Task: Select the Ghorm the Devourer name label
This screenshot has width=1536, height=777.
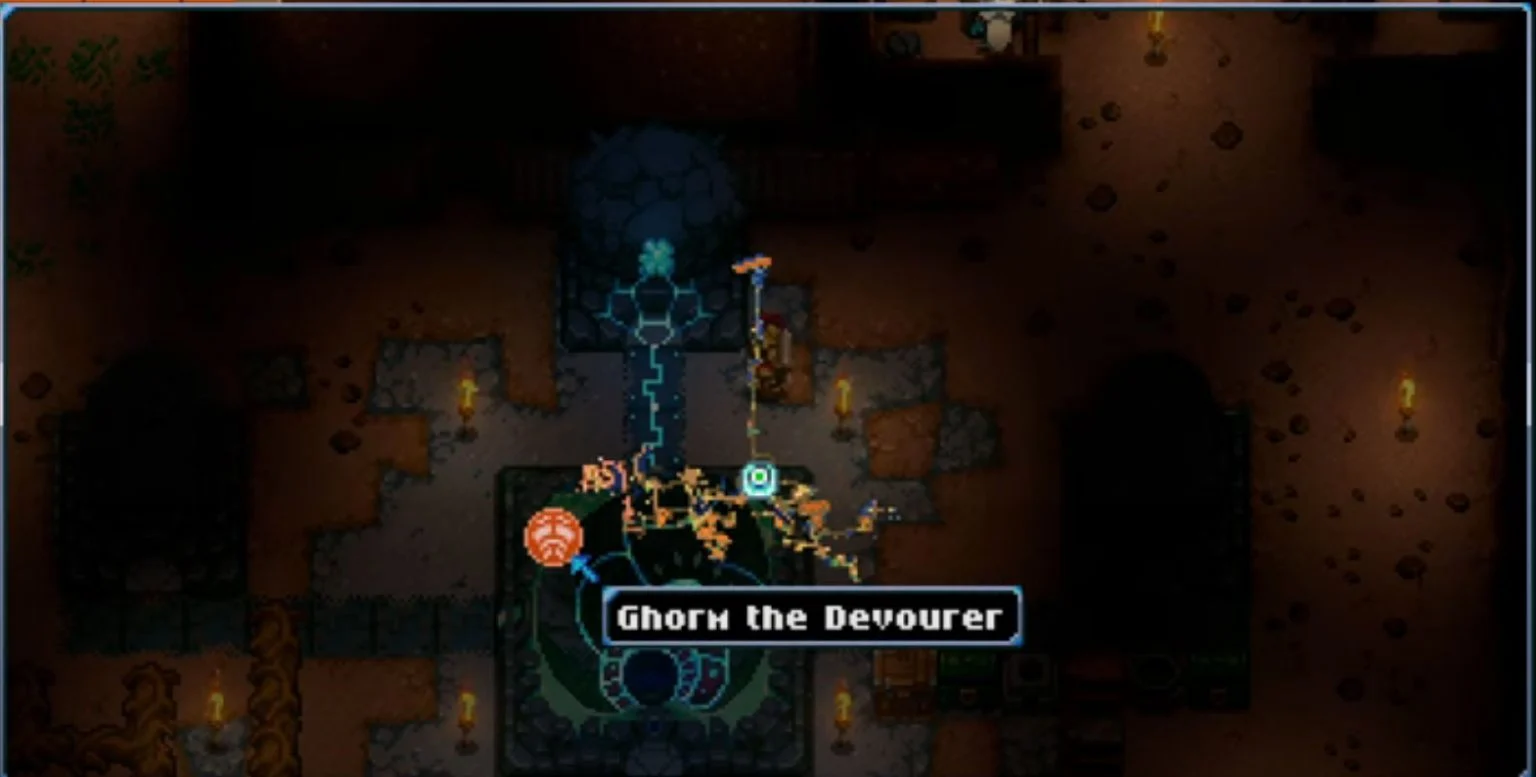Action: (812, 616)
